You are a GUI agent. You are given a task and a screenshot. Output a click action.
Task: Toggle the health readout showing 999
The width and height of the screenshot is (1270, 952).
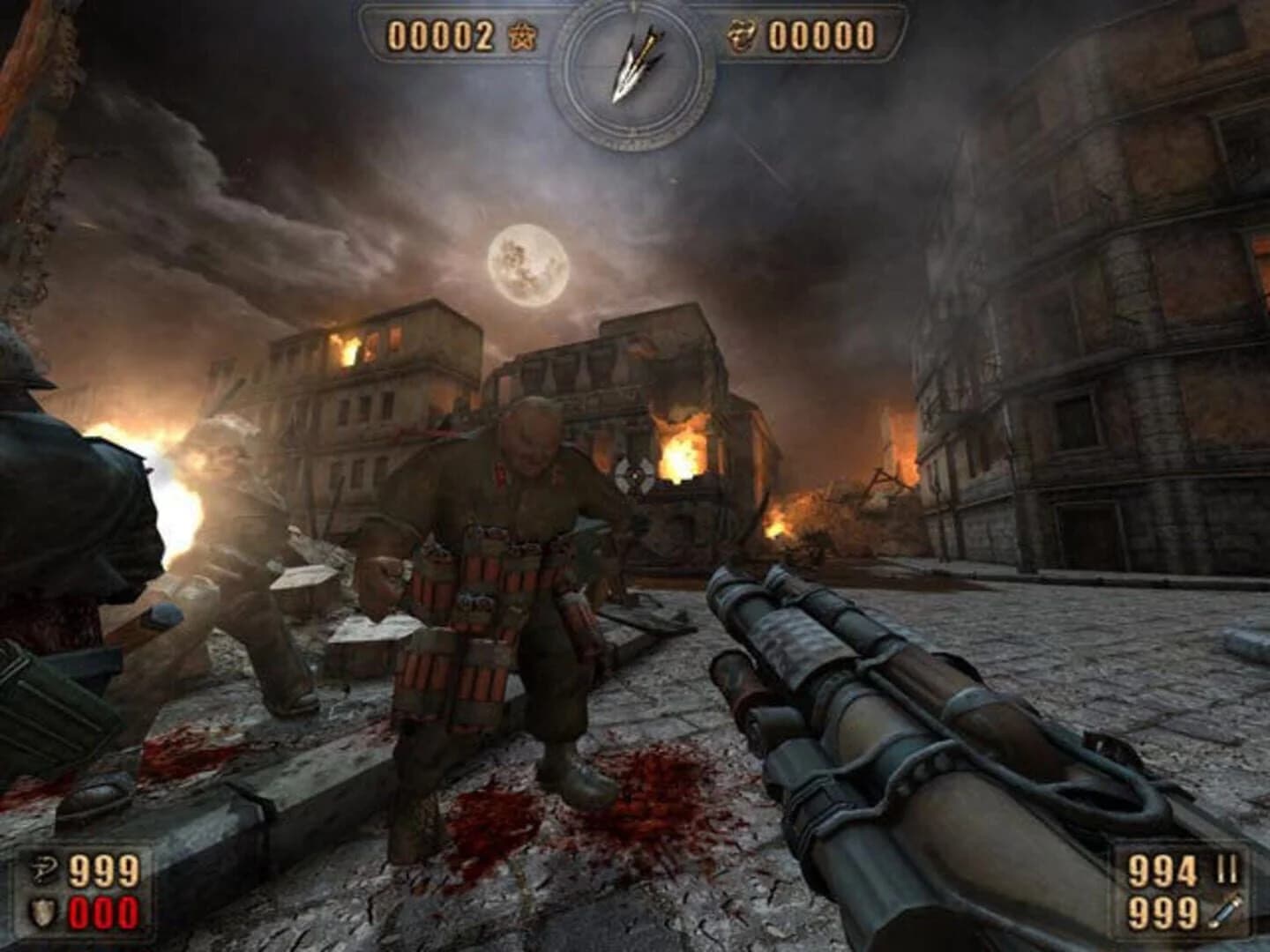coord(104,869)
